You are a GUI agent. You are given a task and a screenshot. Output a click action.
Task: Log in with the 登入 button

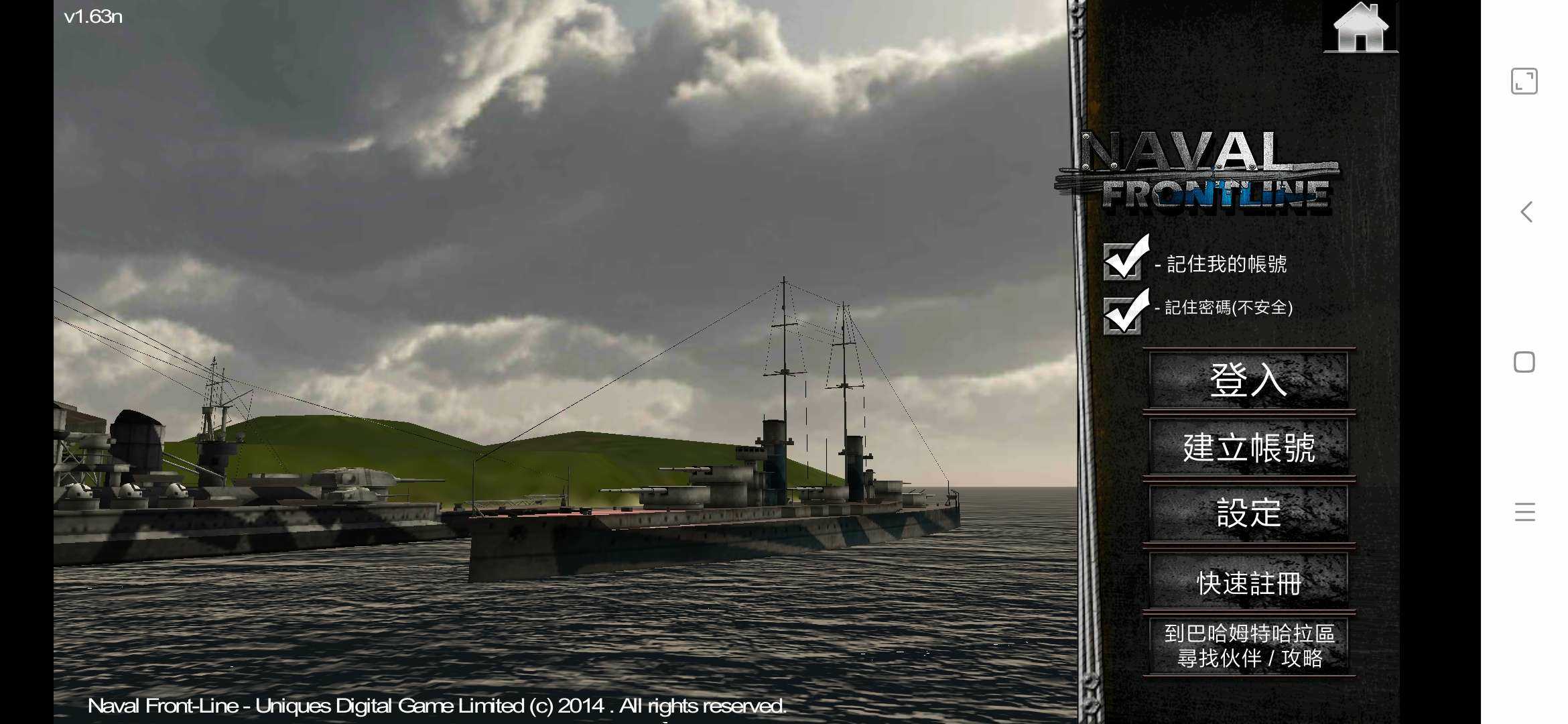tap(1248, 379)
